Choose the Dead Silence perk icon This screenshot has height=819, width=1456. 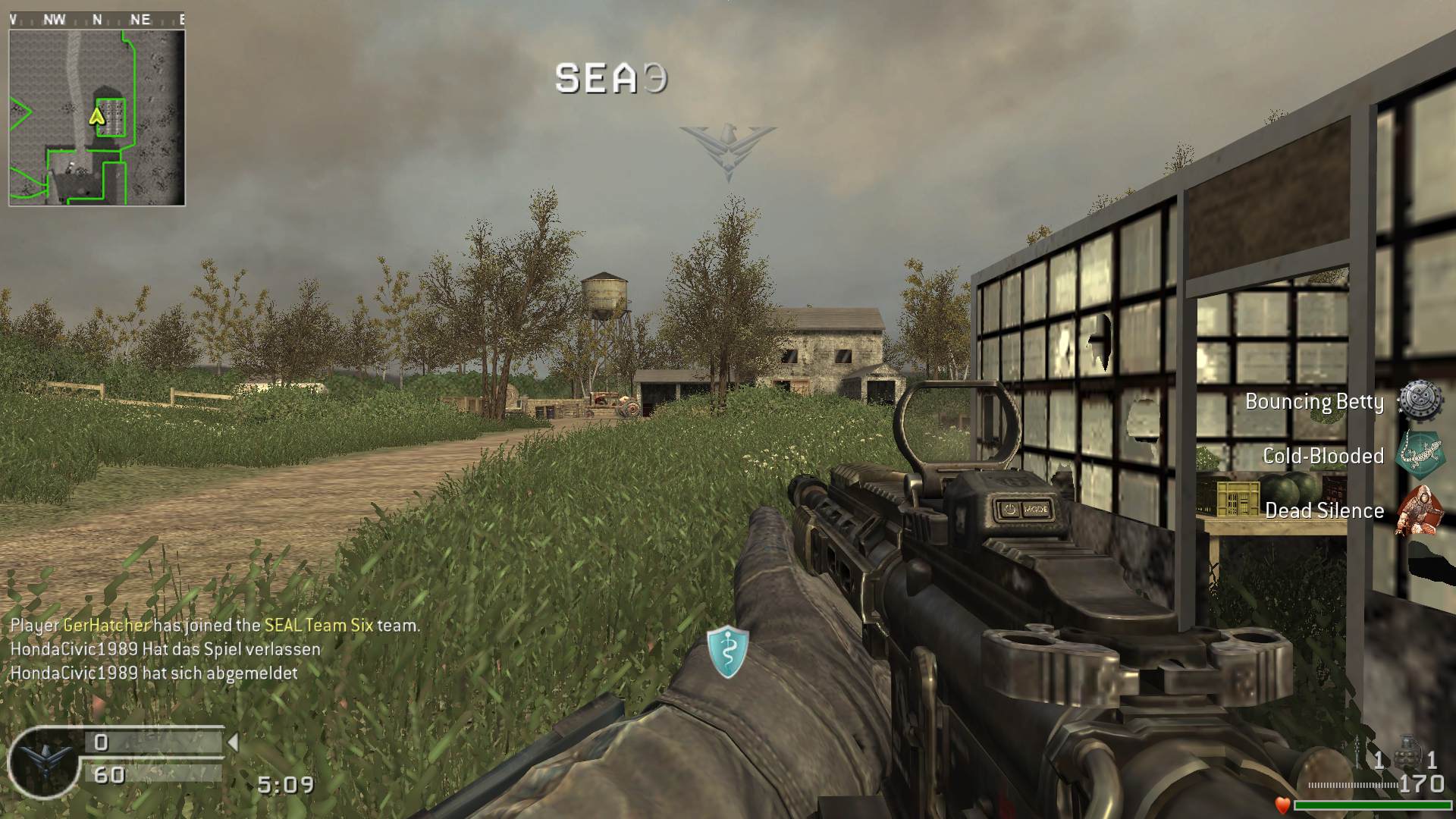point(1420,510)
